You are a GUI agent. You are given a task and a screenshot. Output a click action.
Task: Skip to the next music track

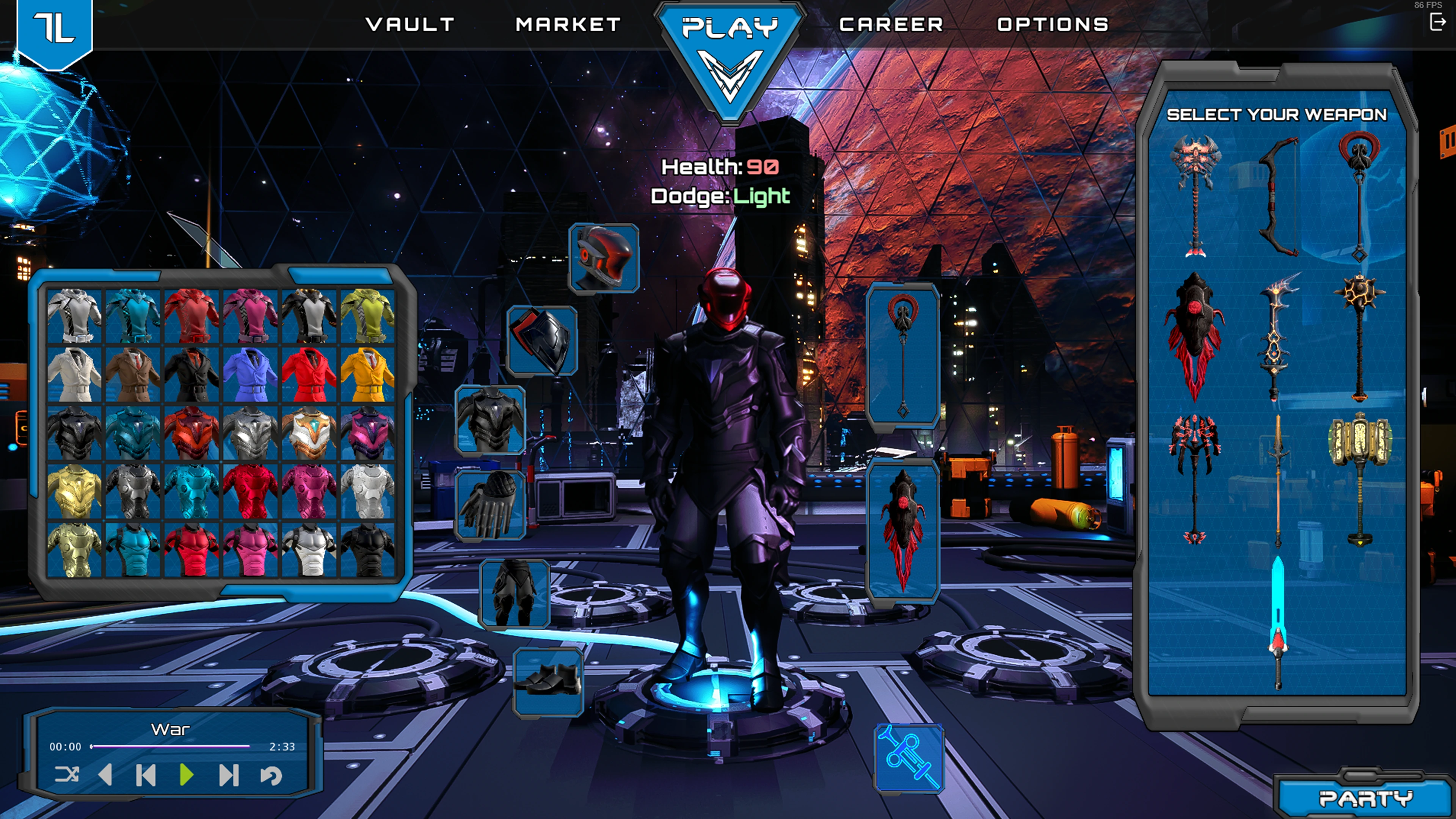tap(228, 775)
